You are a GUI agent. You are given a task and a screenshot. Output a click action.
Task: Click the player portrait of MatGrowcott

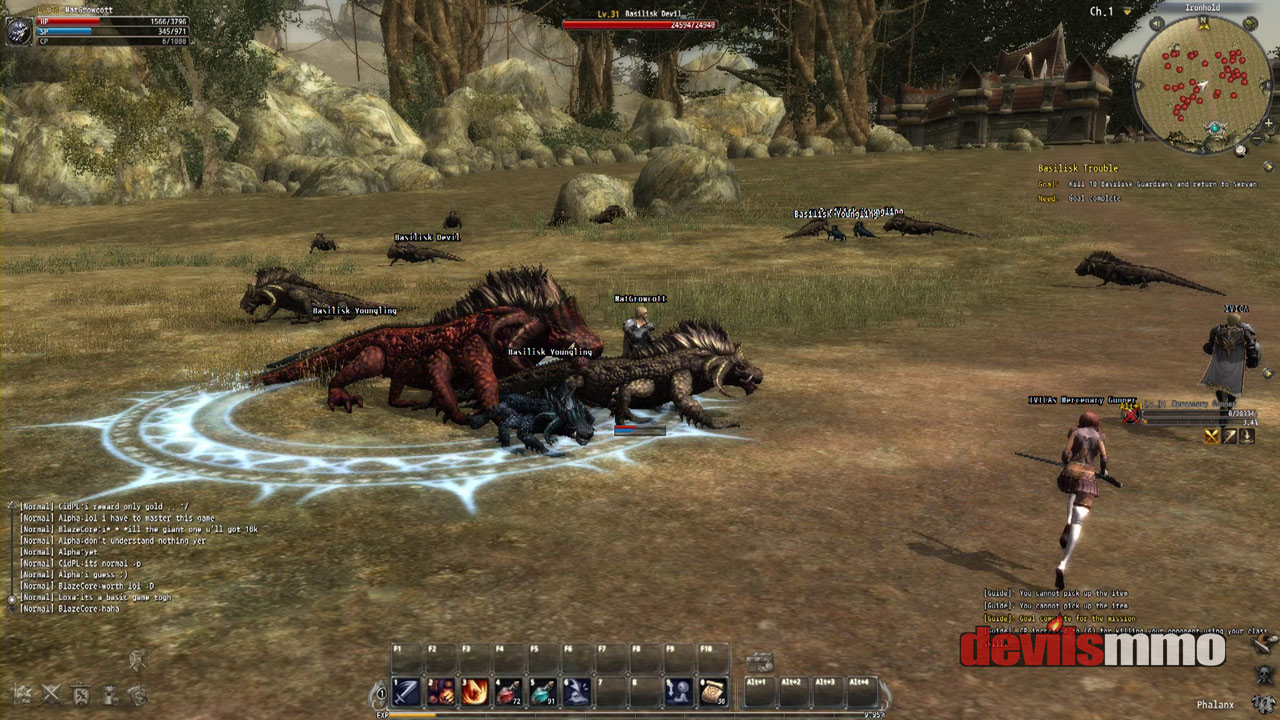coord(19,30)
